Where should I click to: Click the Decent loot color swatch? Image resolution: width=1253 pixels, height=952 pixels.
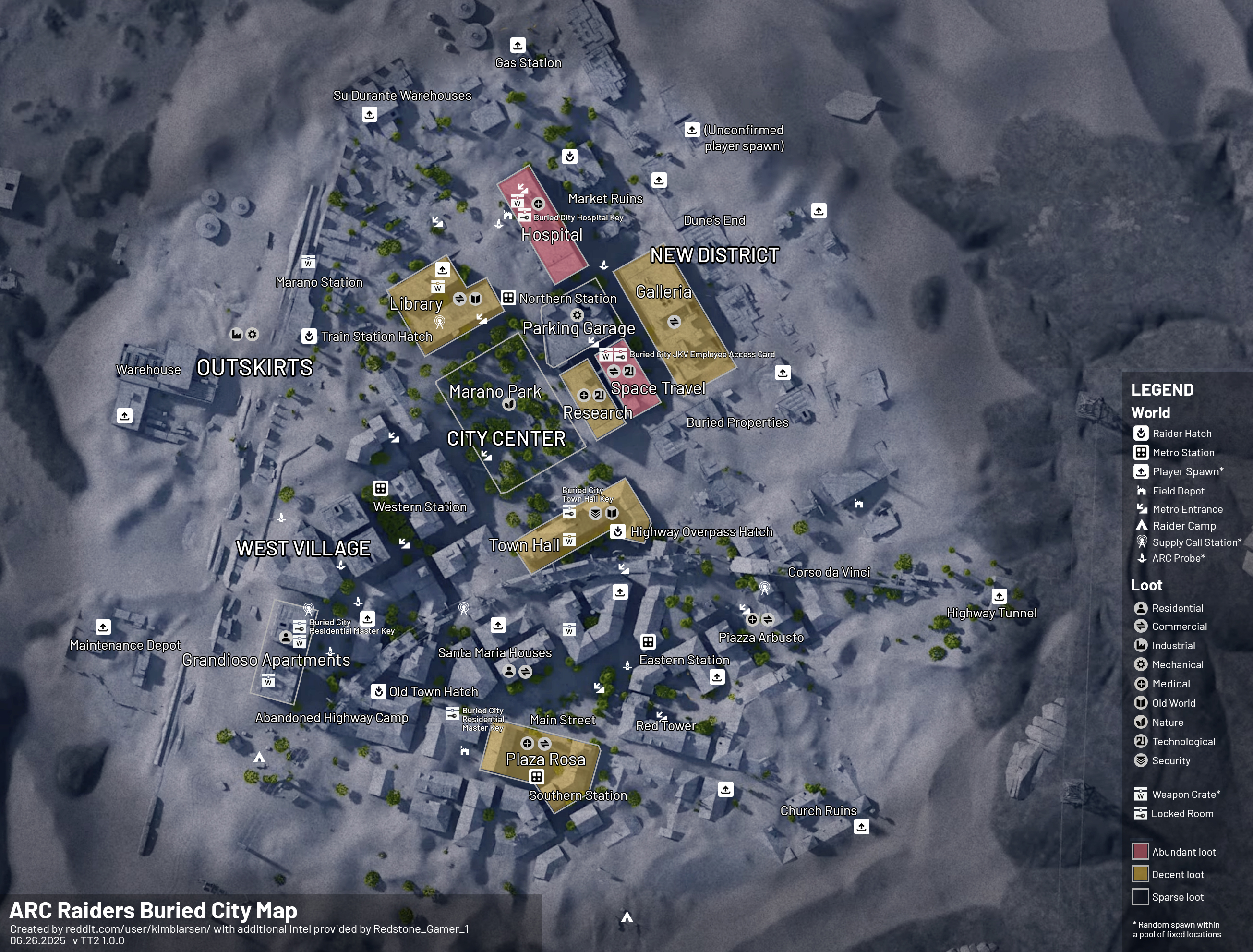pos(1140,874)
